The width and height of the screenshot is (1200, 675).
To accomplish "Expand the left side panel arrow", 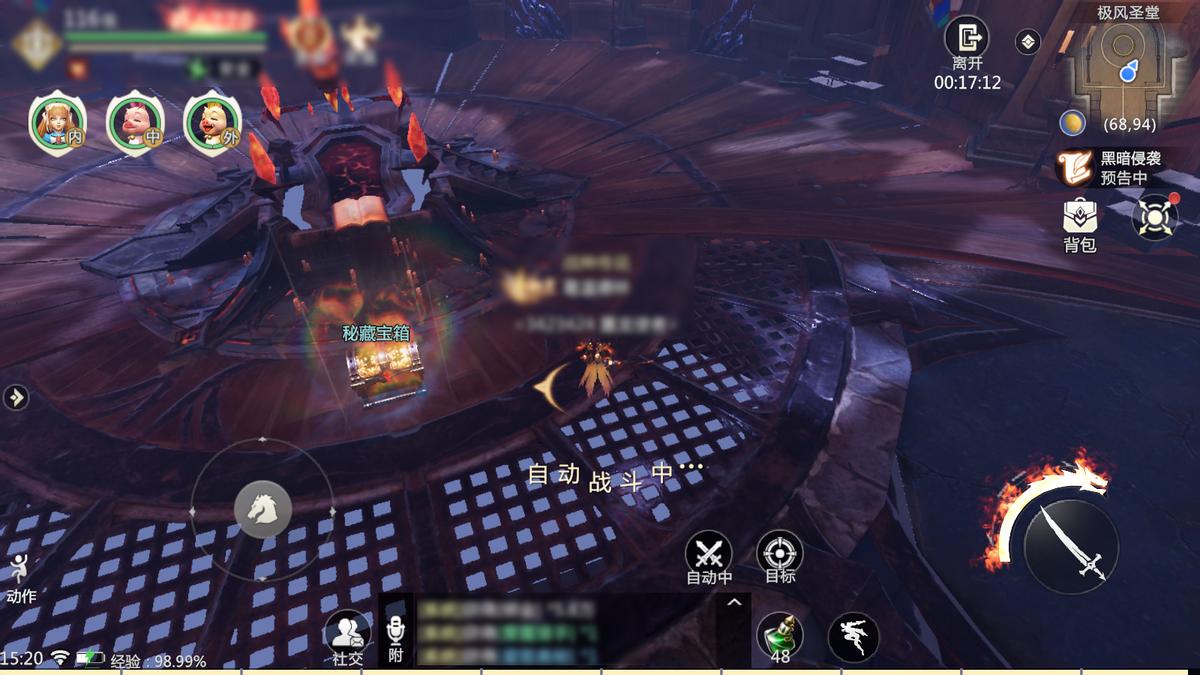I will (x=16, y=397).
